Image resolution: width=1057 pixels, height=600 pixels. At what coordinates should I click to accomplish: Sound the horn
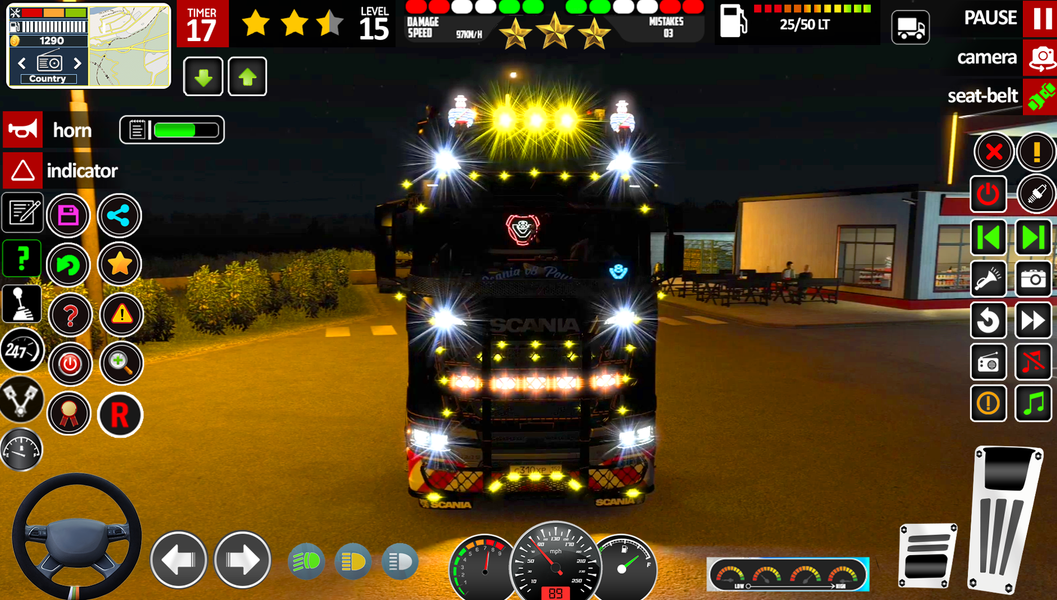[x=22, y=130]
